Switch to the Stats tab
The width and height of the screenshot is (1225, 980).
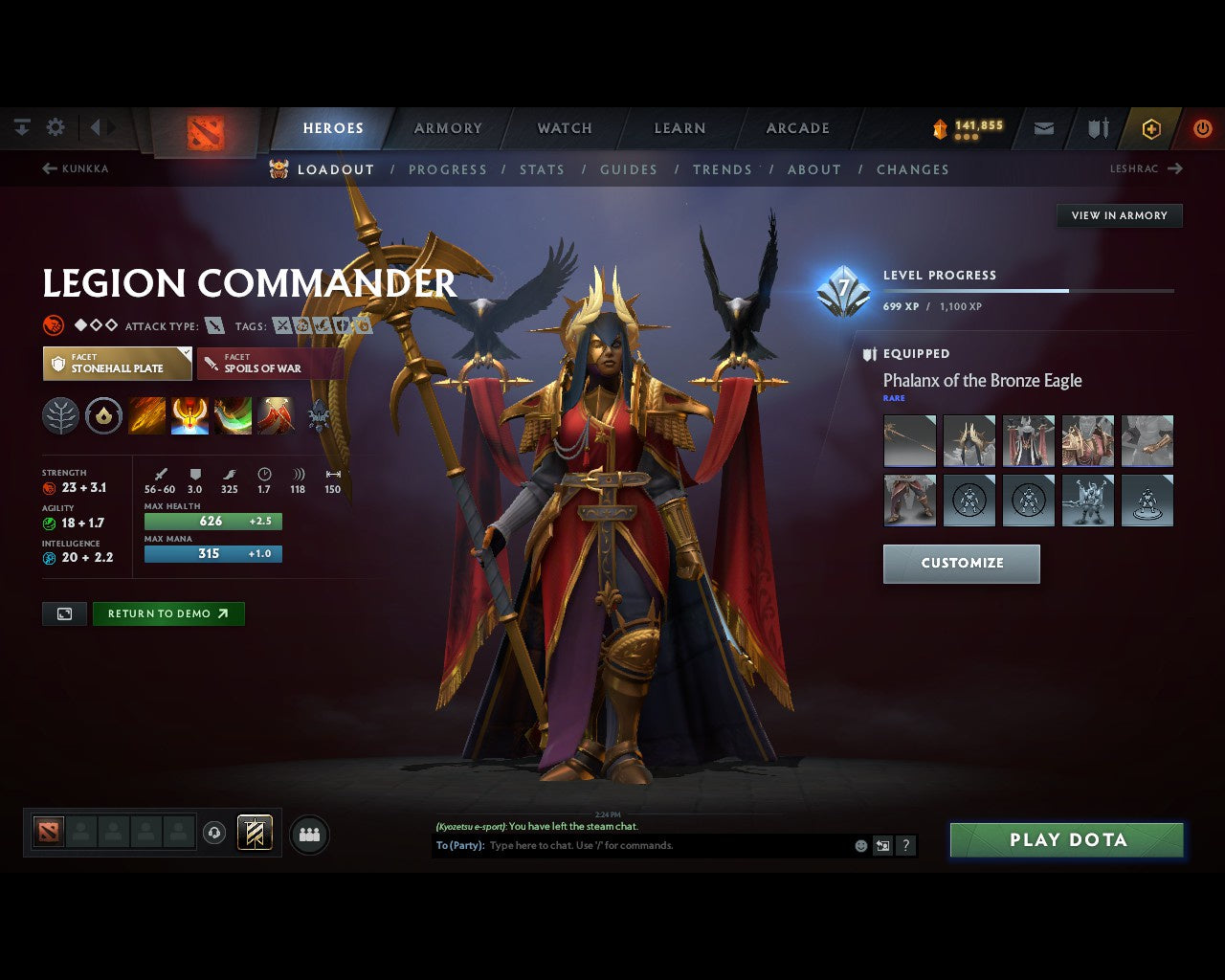pyautogui.click(x=542, y=169)
